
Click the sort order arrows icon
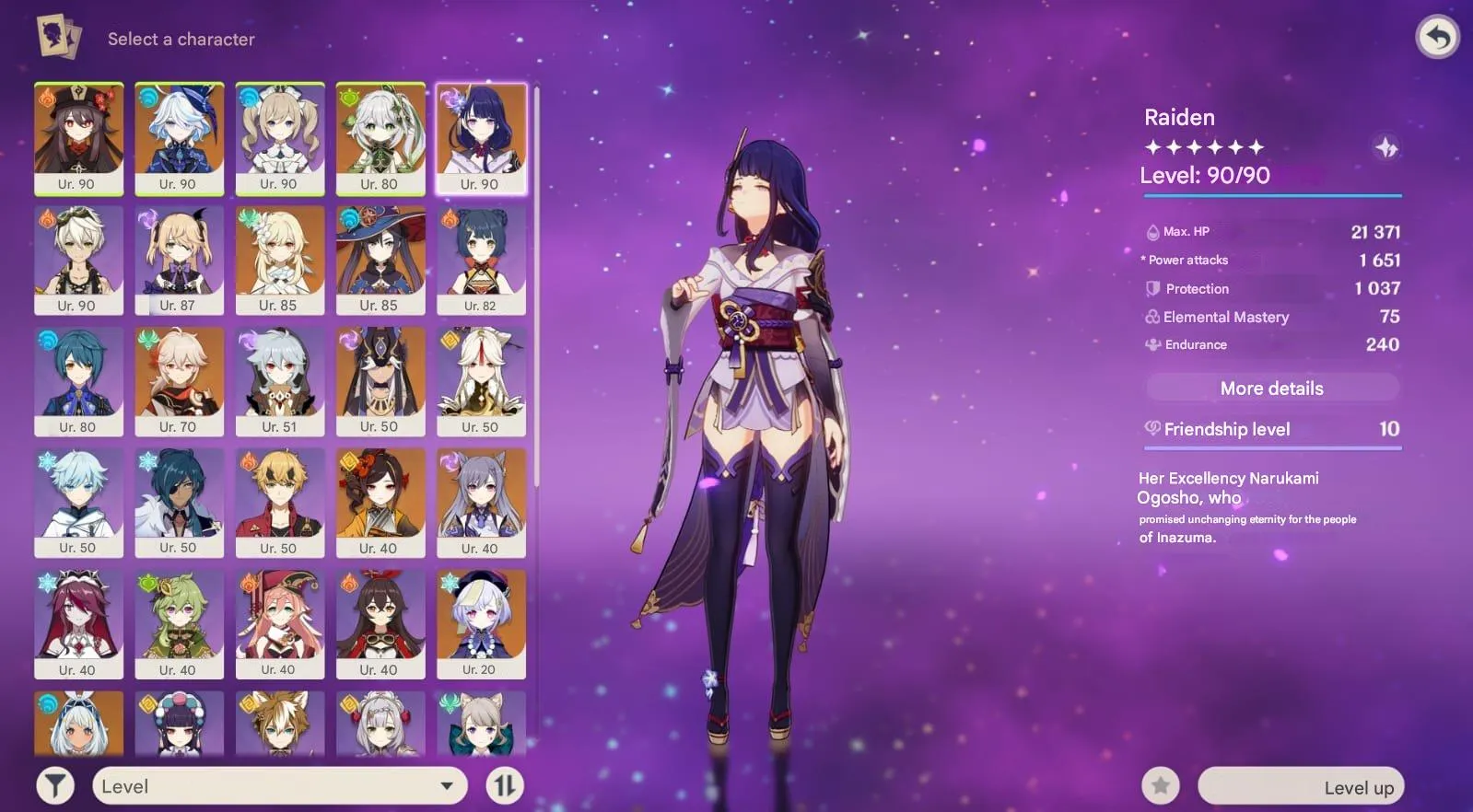503,785
